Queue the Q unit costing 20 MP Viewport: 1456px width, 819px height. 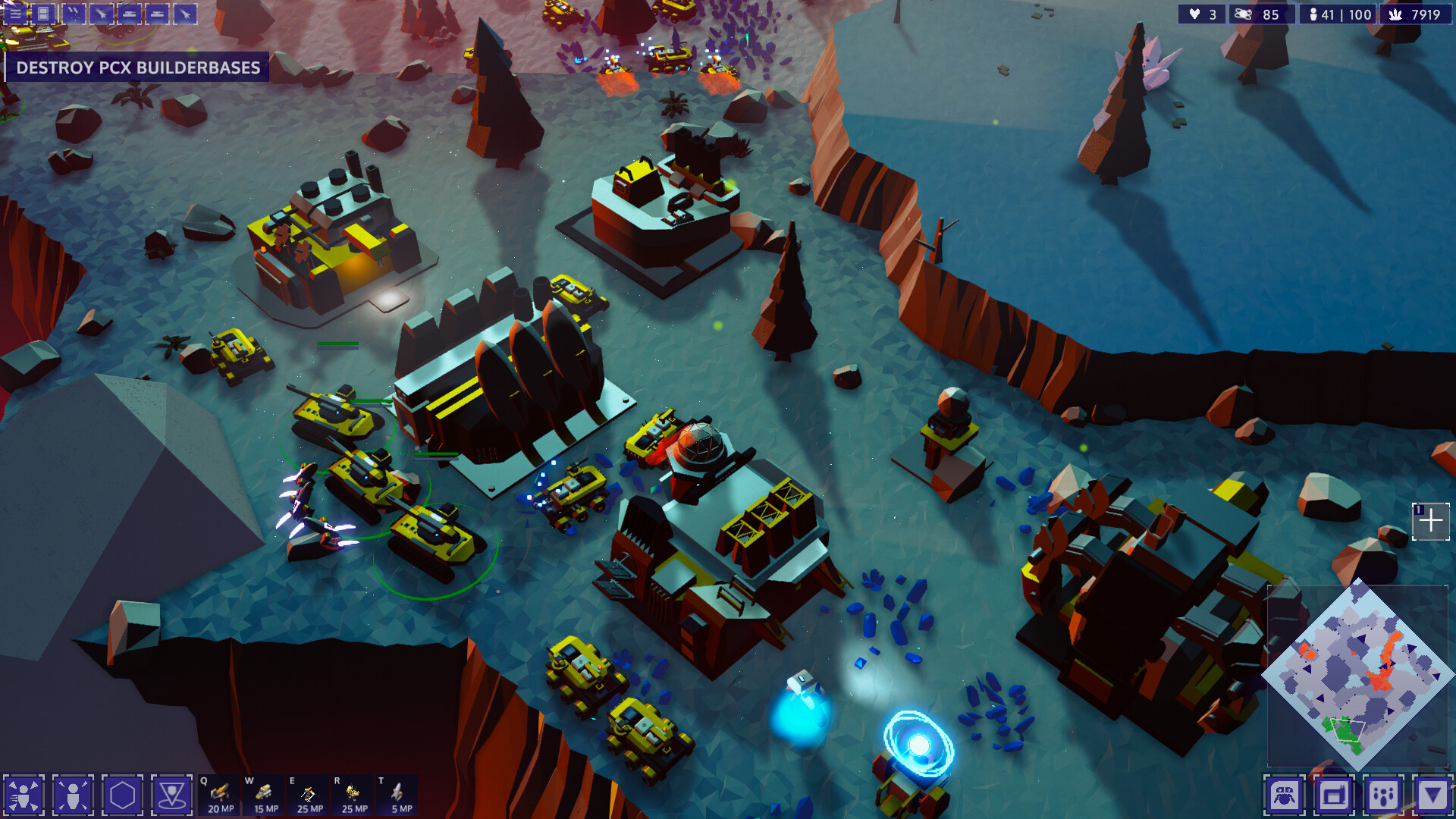(220, 794)
